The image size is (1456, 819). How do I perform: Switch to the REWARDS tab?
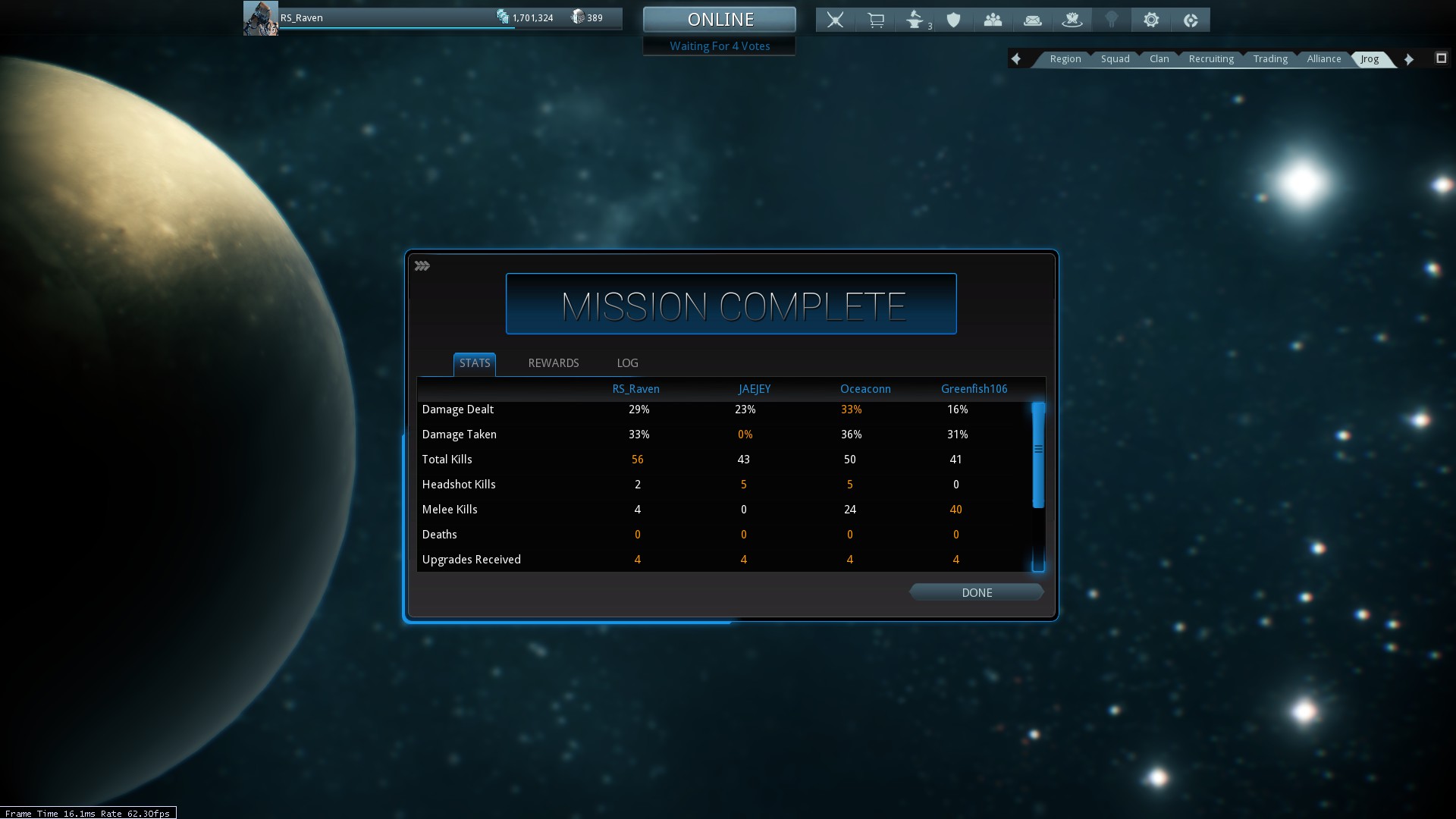tap(553, 363)
